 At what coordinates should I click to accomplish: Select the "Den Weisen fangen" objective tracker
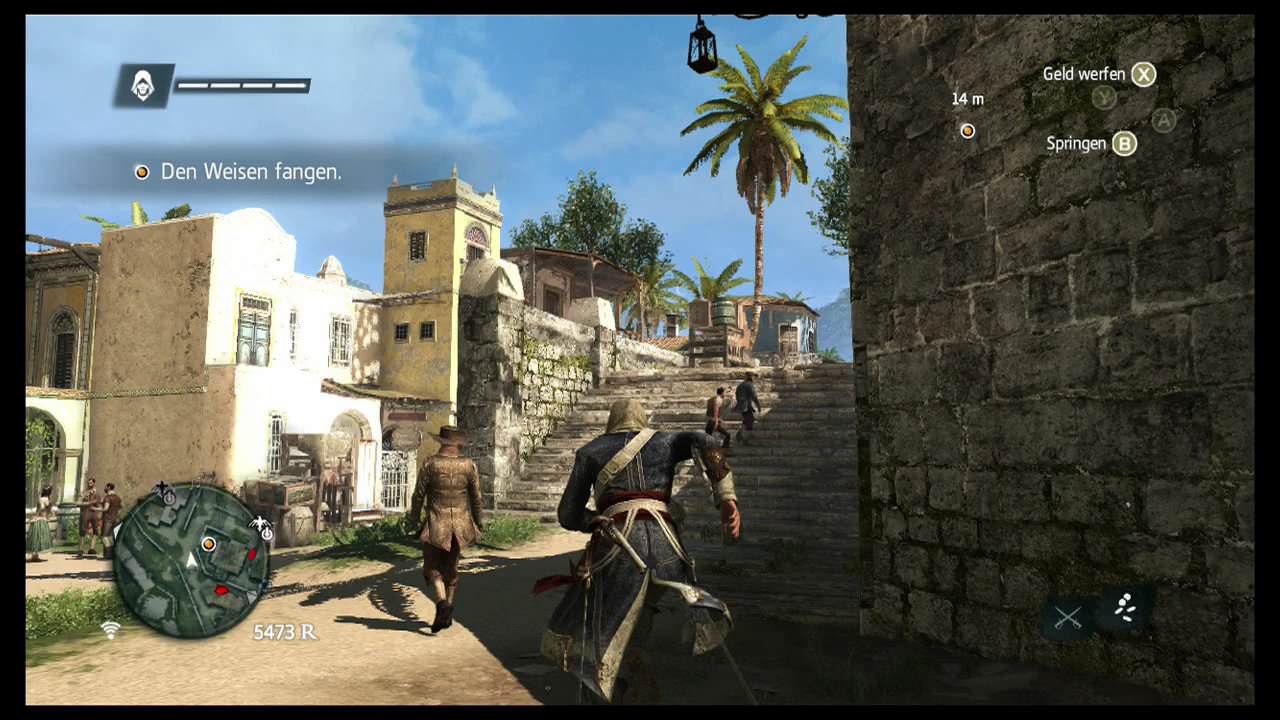click(x=240, y=172)
